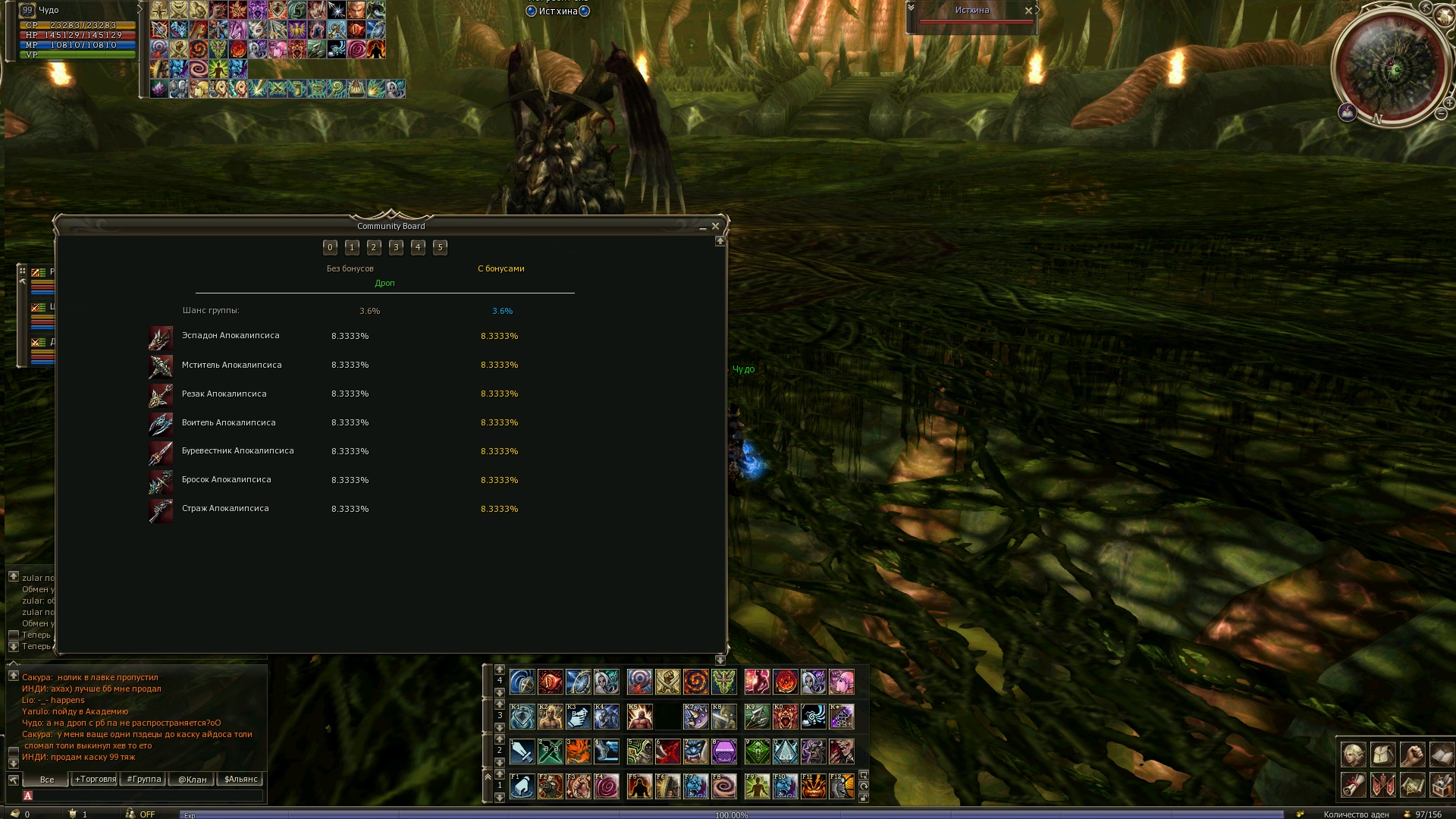This screenshot has width=1456, height=819.
Task: Select the Эспадон Апокалипсиса item icon
Action: click(161, 337)
